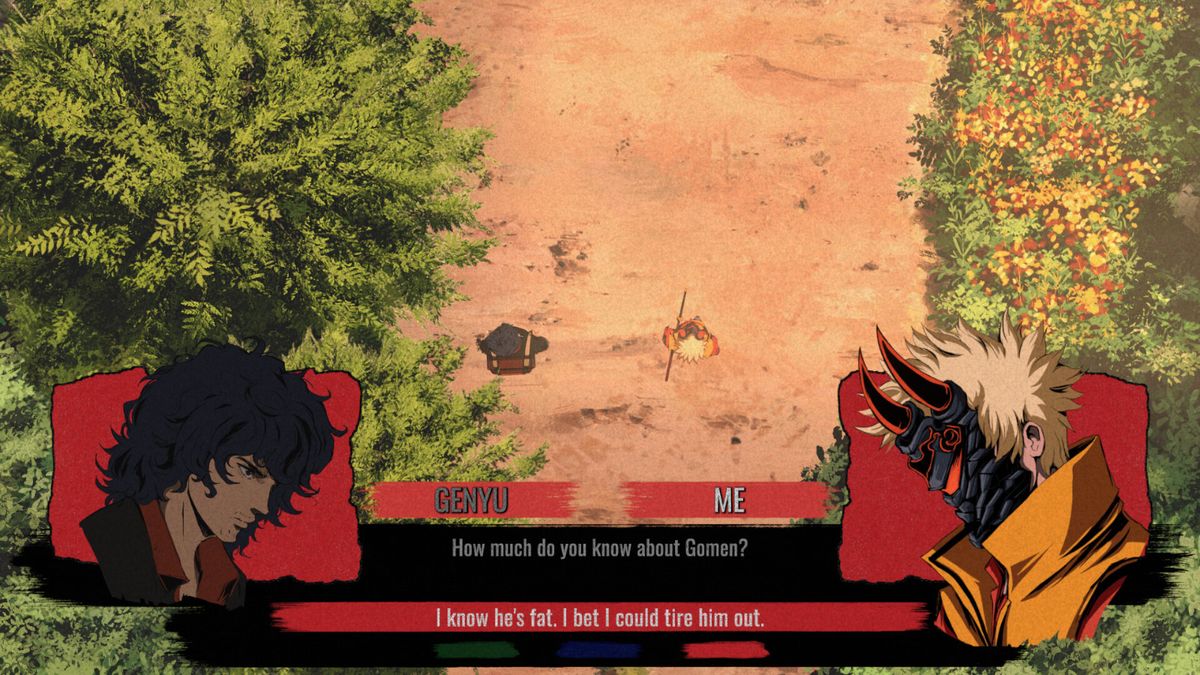This screenshot has width=1200, height=675.
Task: Select the blue dialogue tone swatch
Action: [598, 650]
